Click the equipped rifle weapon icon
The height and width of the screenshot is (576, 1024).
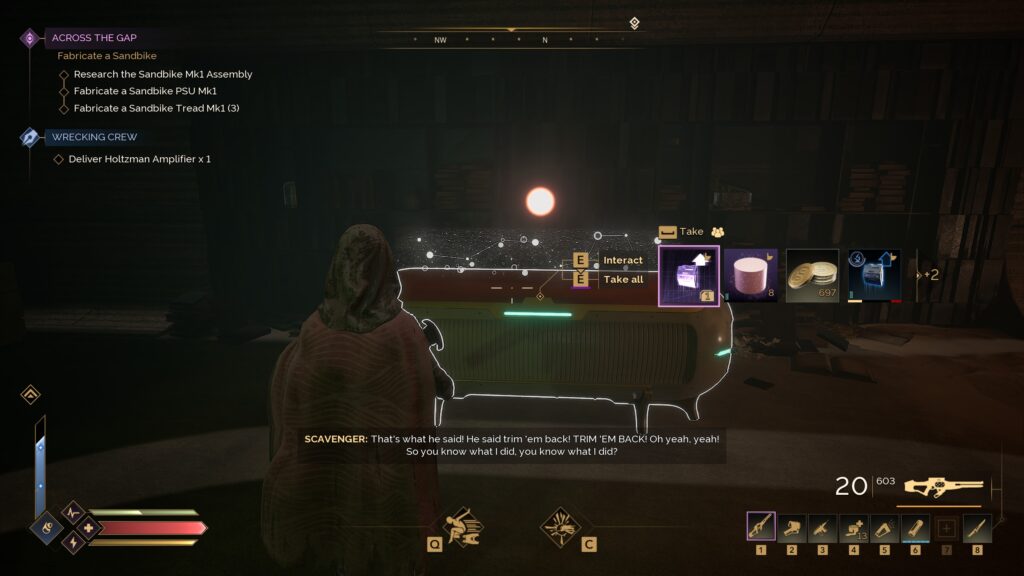[x=943, y=487]
